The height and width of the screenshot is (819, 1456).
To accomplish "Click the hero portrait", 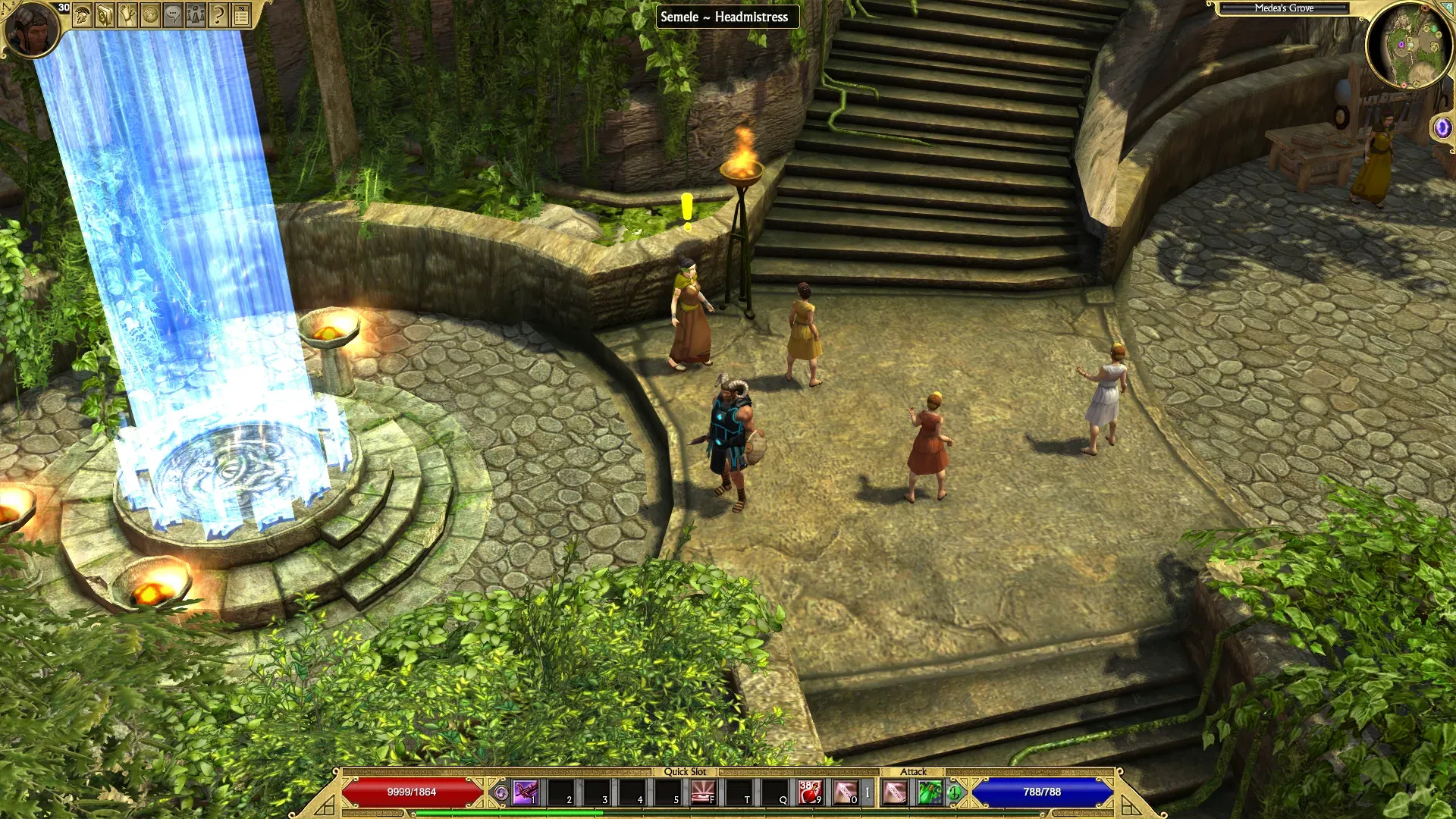I will (x=32, y=30).
